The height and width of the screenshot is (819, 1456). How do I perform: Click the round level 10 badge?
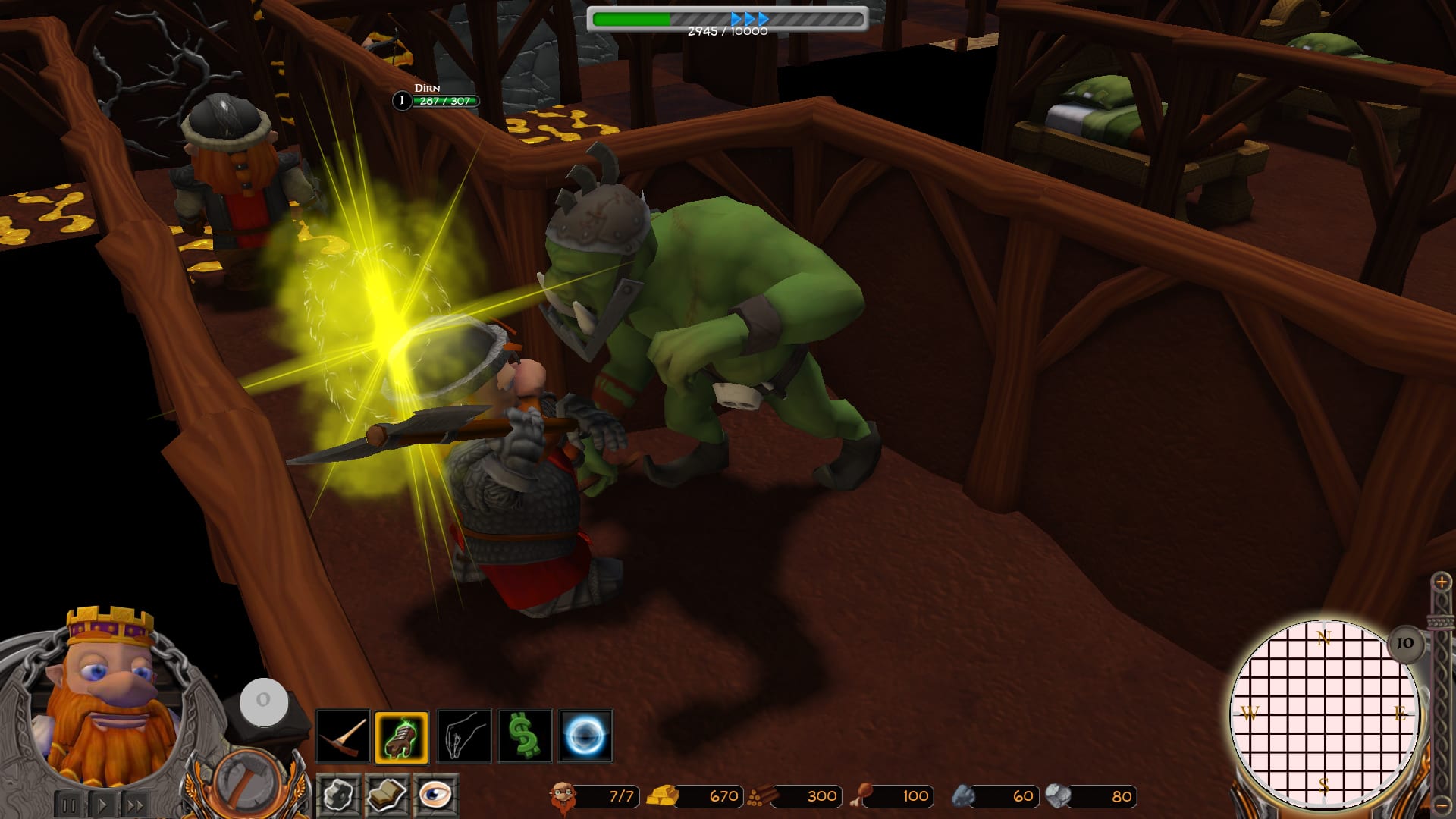click(x=1405, y=643)
